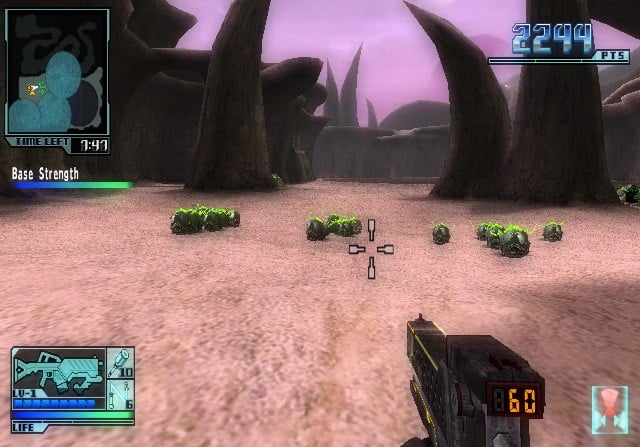Click the red beacon icon in the cyan frame
This screenshot has width=640, height=447.
click(609, 405)
